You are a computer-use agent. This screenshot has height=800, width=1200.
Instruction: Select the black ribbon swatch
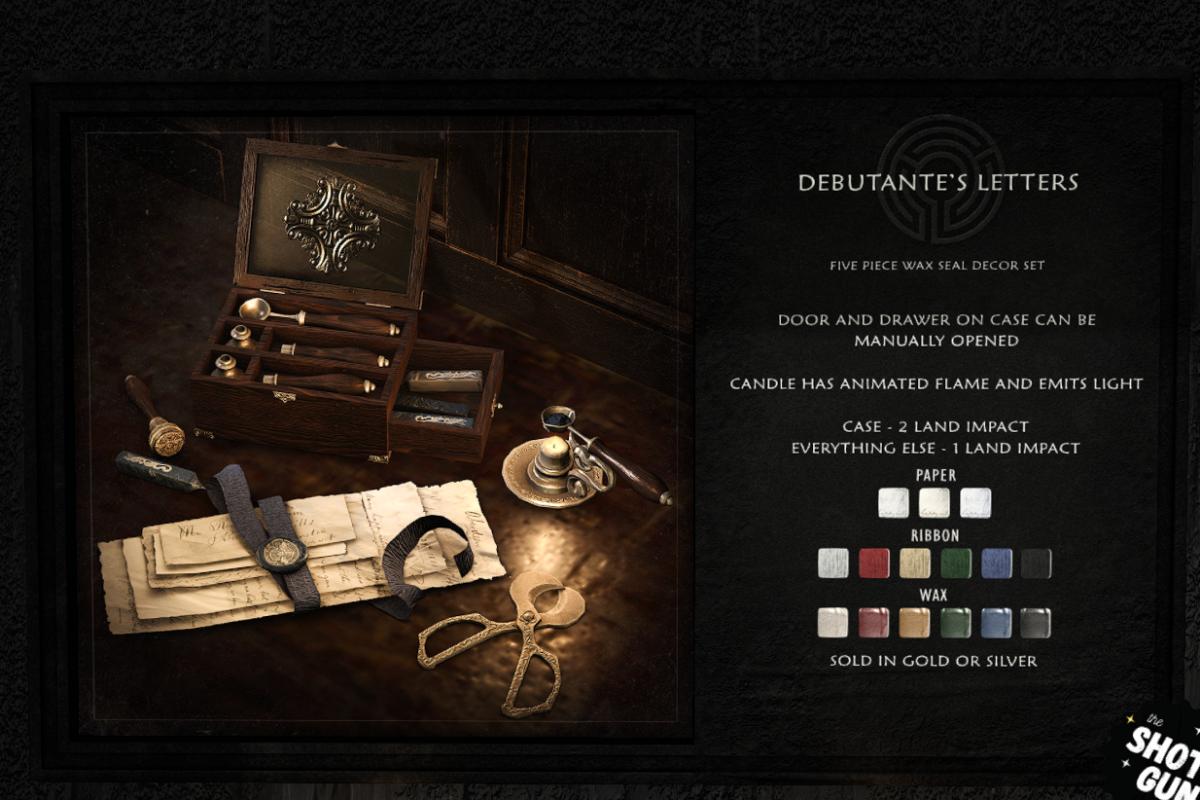point(1036,563)
